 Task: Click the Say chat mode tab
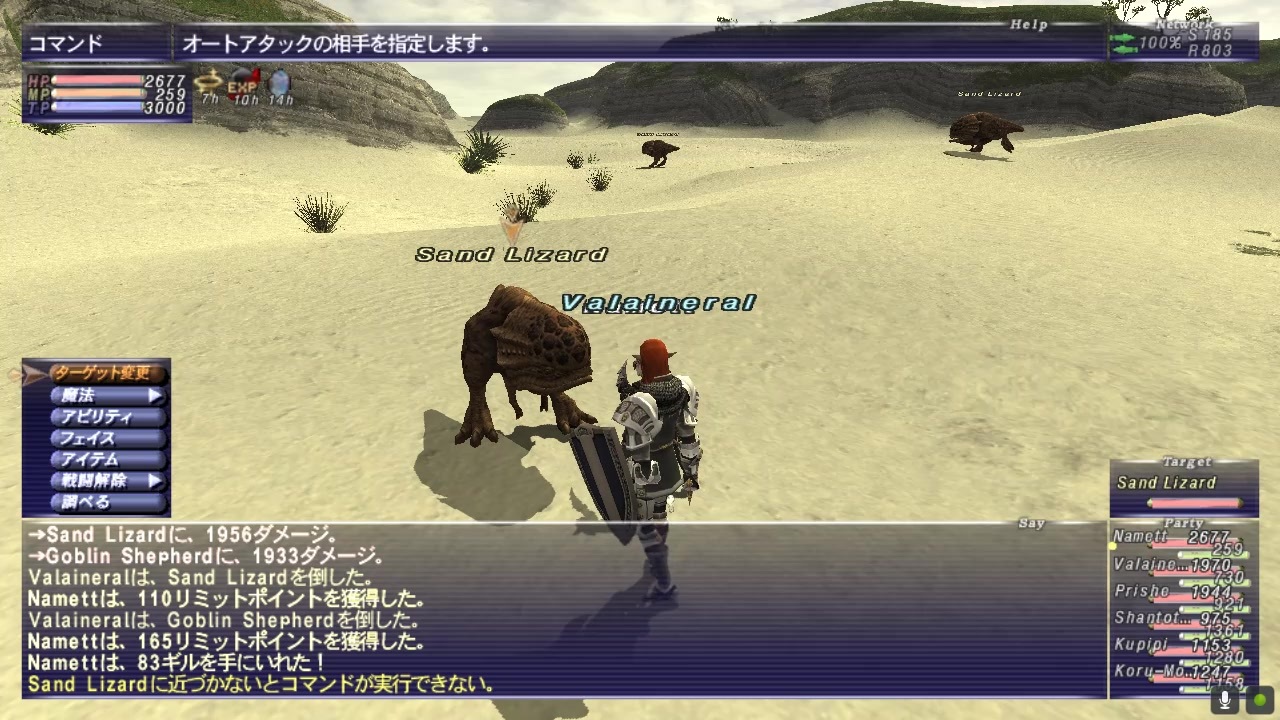[x=1030, y=522]
